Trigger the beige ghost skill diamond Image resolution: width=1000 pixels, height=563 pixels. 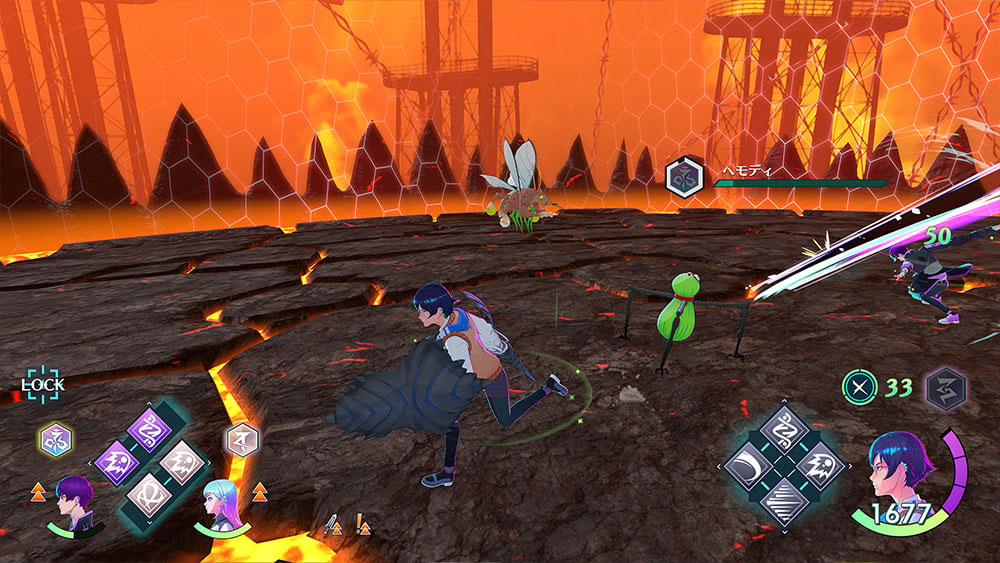tap(183, 463)
